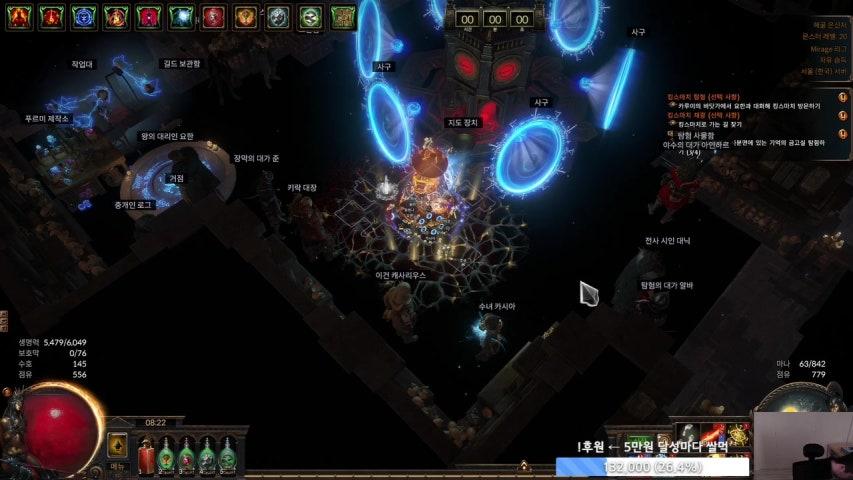Click the cyan glowing orb buff icon
The height and width of the screenshot is (480, 853).
coord(181,16)
